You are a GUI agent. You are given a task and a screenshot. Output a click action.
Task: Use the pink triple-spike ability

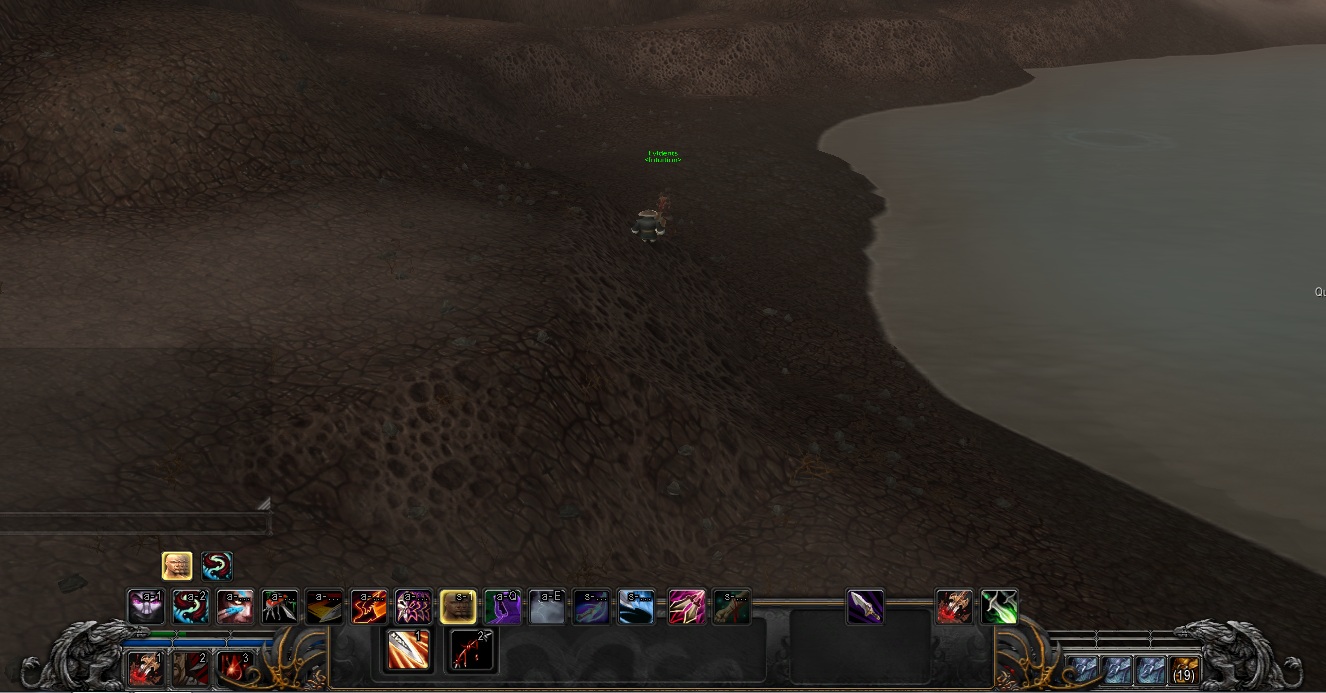[x=687, y=607]
